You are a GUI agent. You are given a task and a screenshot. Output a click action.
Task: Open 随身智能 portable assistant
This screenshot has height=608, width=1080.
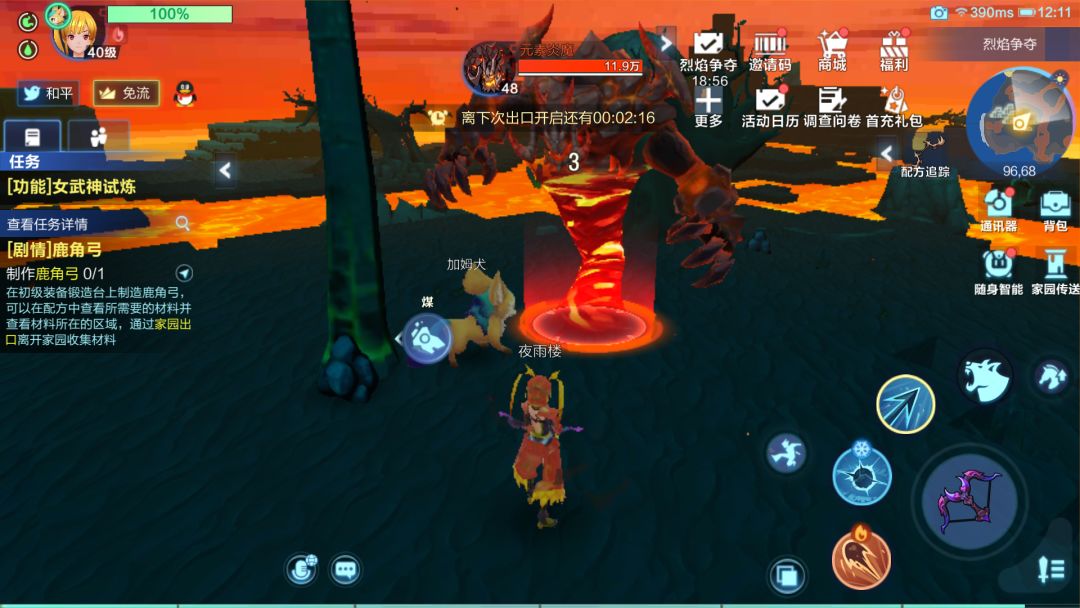click(x=998, y=271)
